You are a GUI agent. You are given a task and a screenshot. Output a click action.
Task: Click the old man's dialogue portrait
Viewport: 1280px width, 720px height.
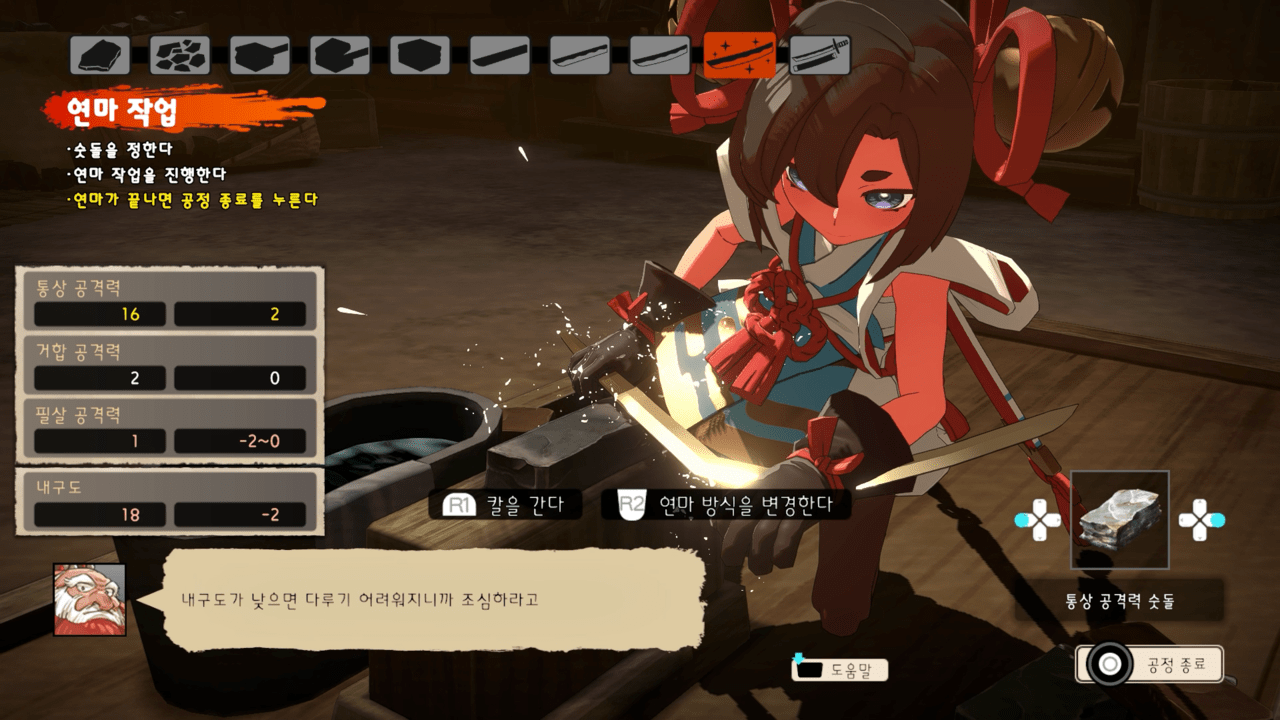click(x=90, y=599)
